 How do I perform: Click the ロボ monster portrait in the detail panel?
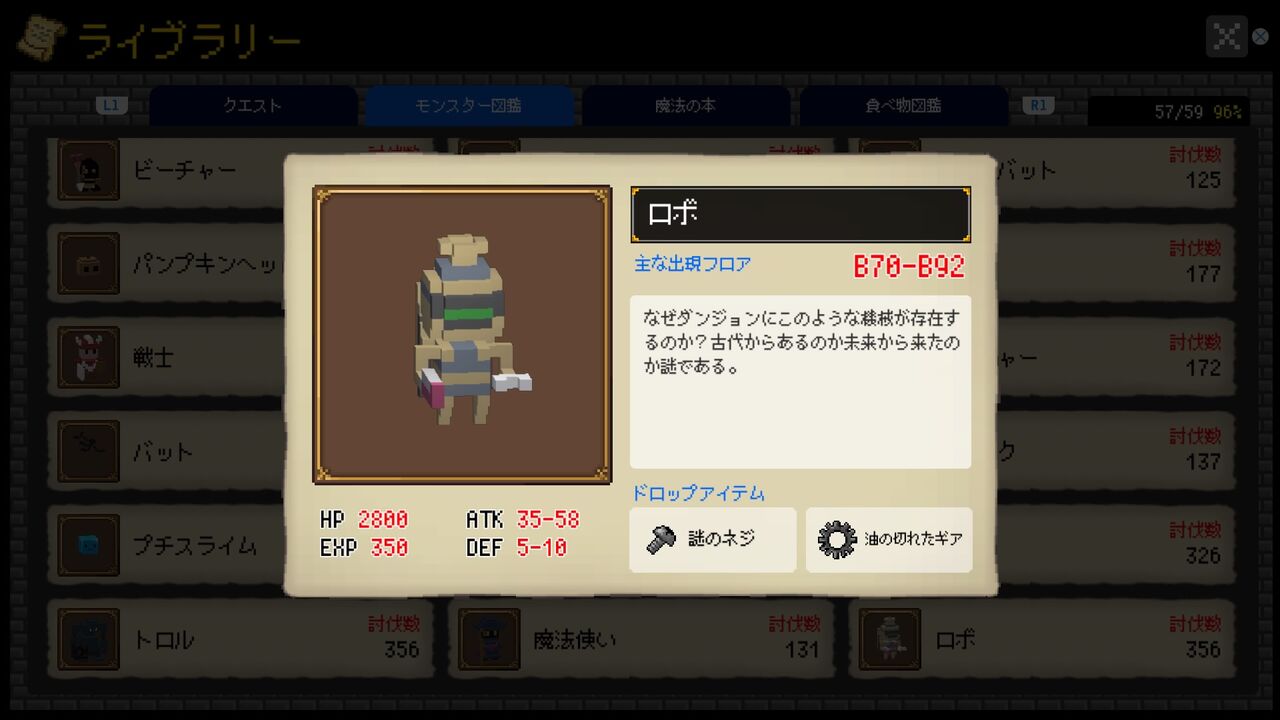pyautogui.click(x=461, y=334)
